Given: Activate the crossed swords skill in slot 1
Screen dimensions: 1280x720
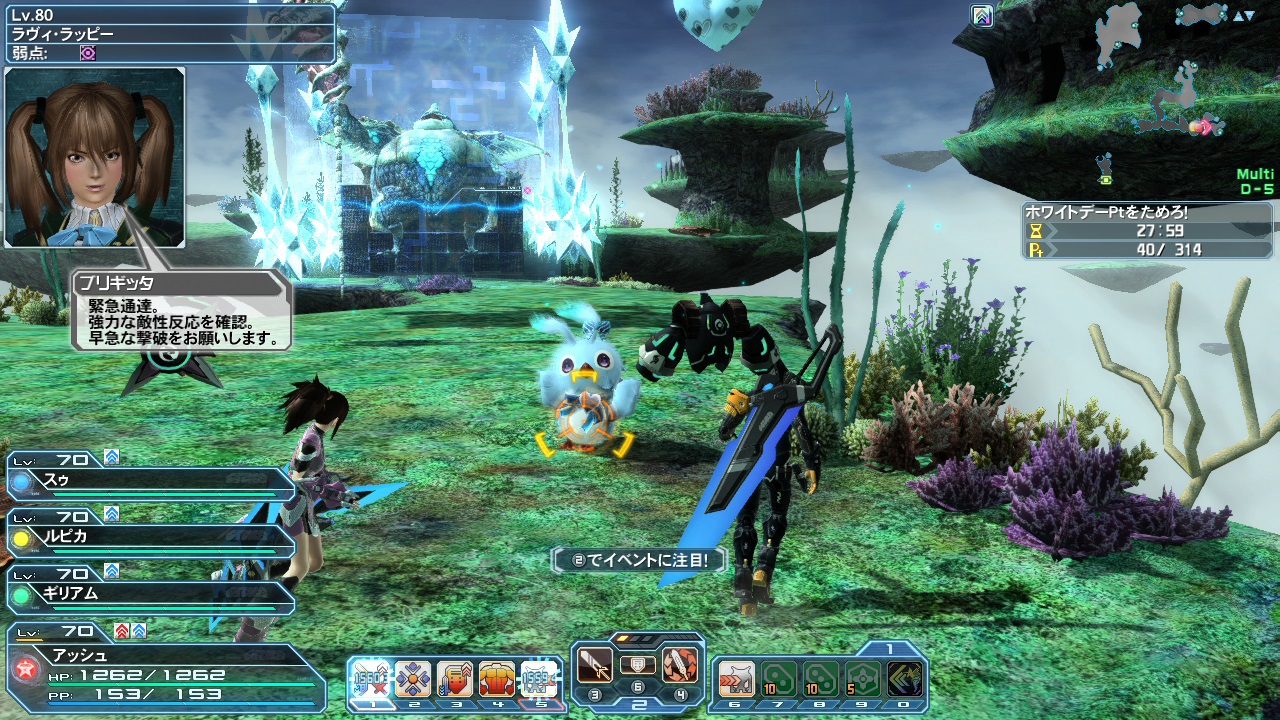Looking at the screenshot, I should point(369,679).
